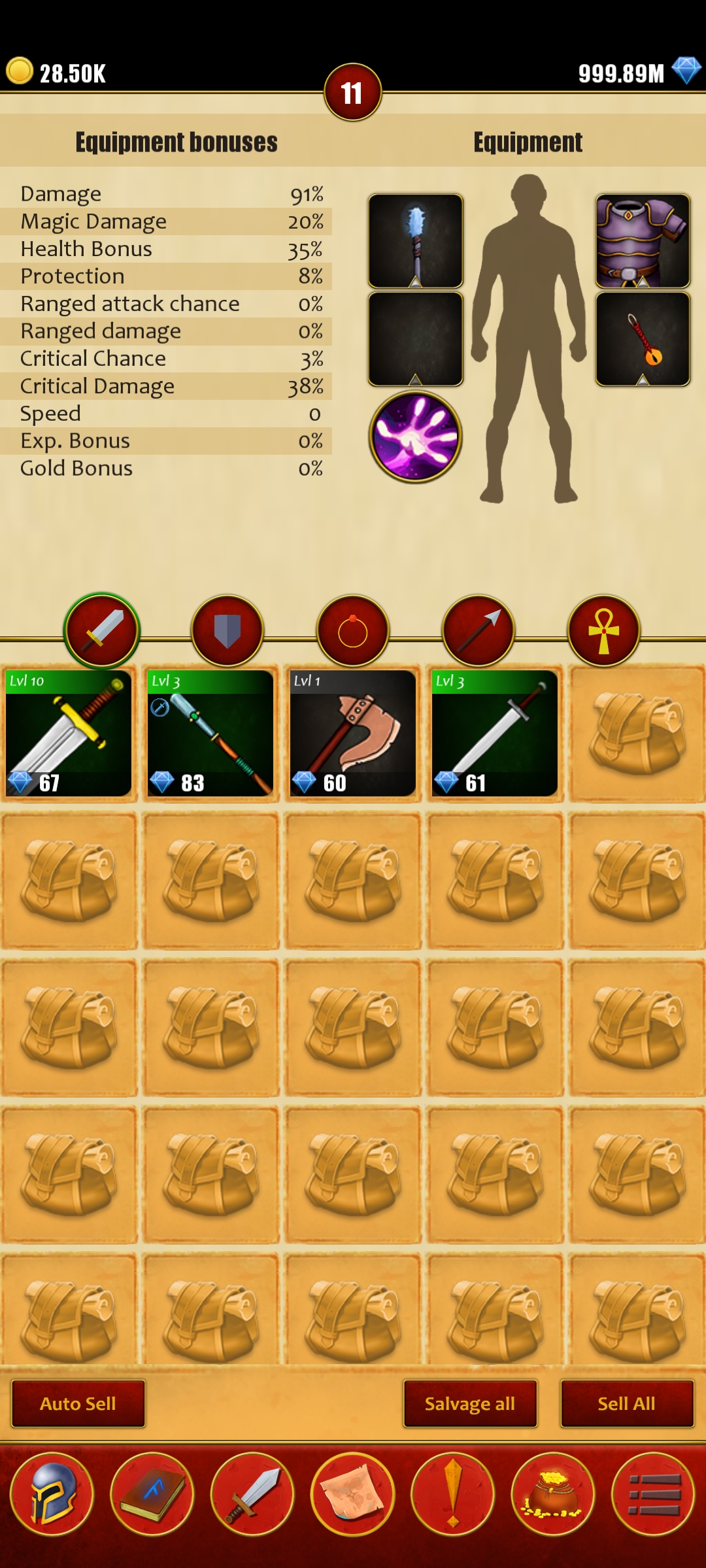Inspect the equipped purple chest armor
Viewport: 706px width, 1568px height.
click(x=643, y=240)
